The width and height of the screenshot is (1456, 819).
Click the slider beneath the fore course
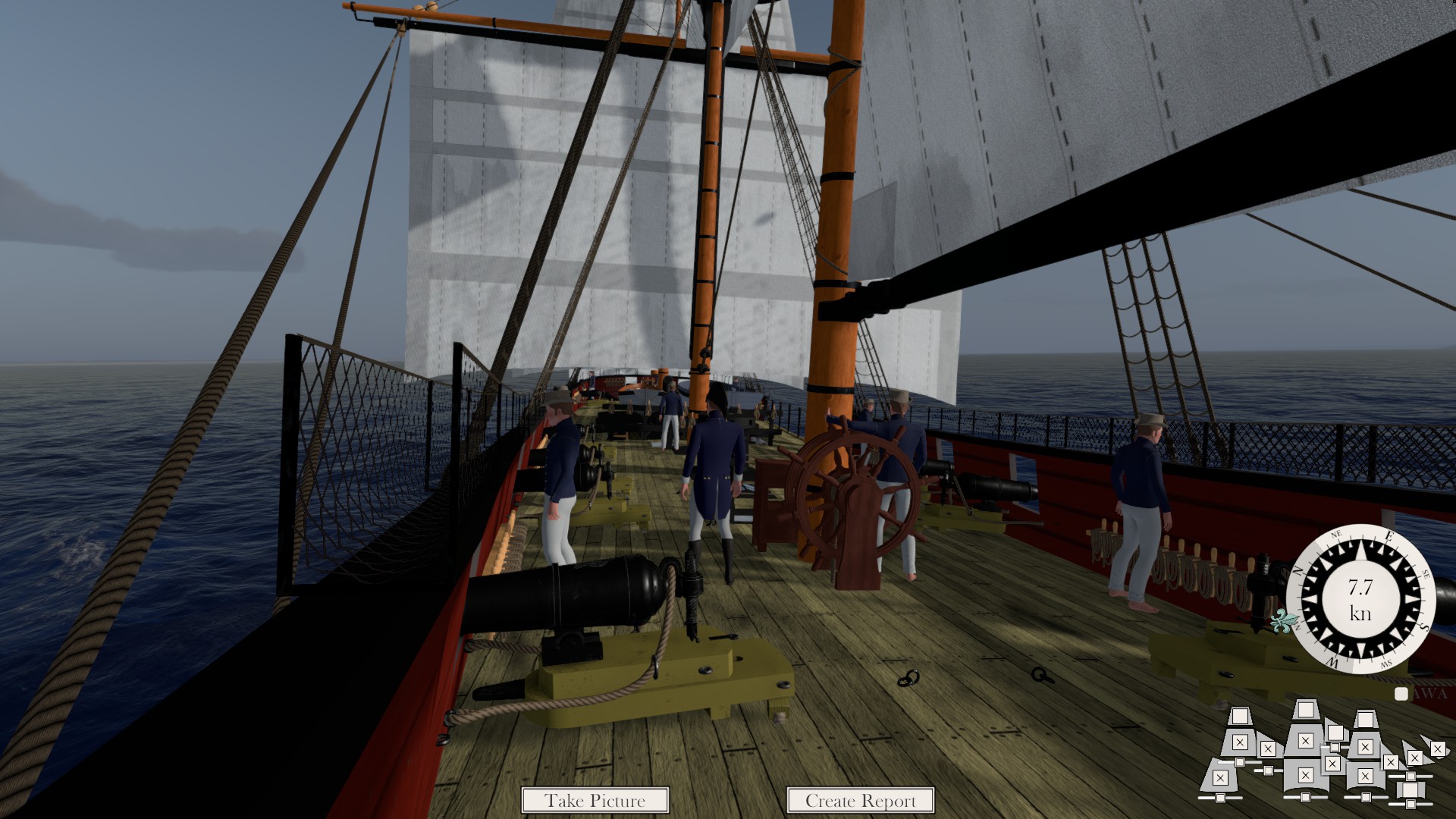[x=1366, y=797]
